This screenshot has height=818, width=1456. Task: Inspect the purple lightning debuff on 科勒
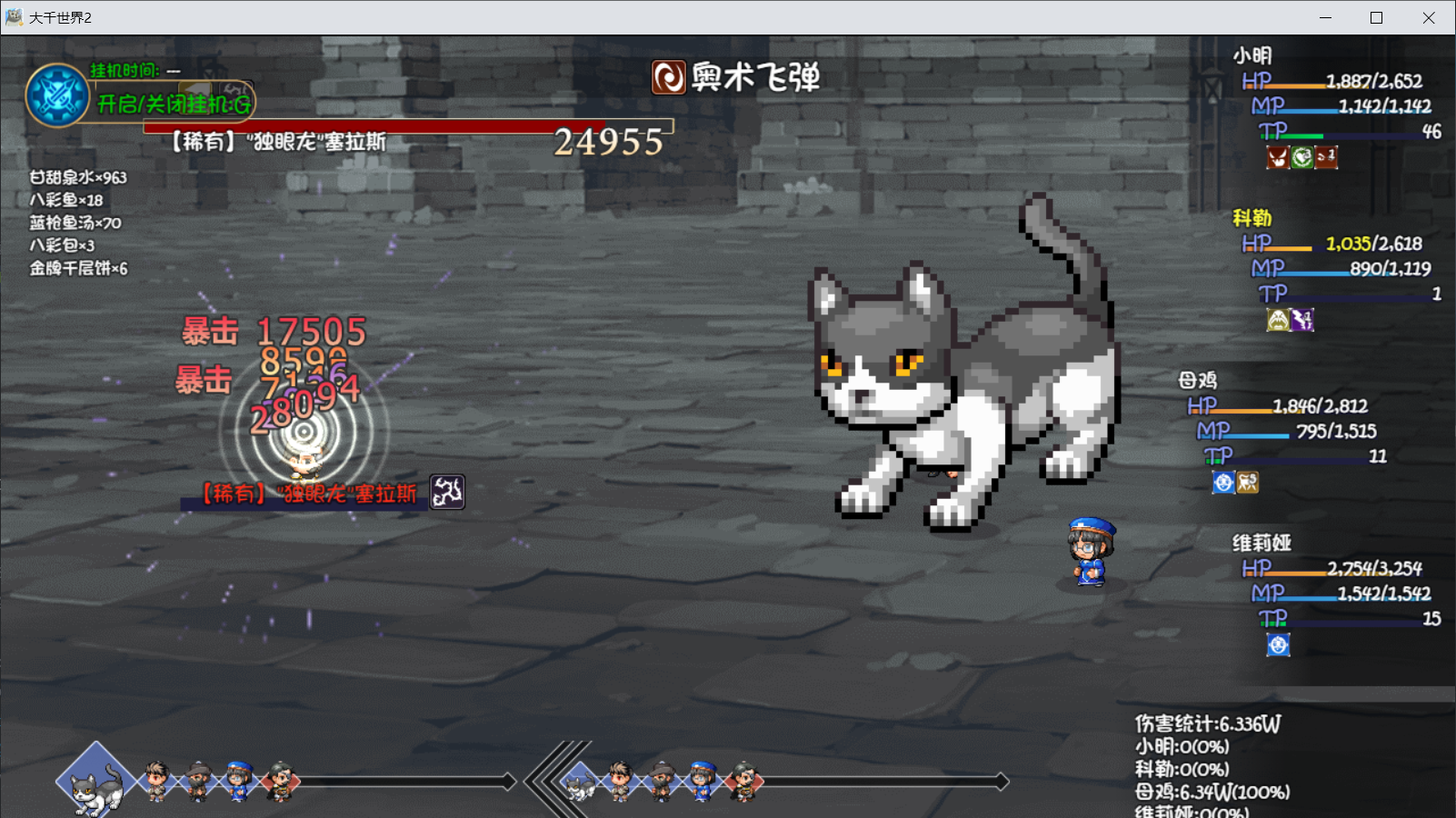pos(1301,320)
